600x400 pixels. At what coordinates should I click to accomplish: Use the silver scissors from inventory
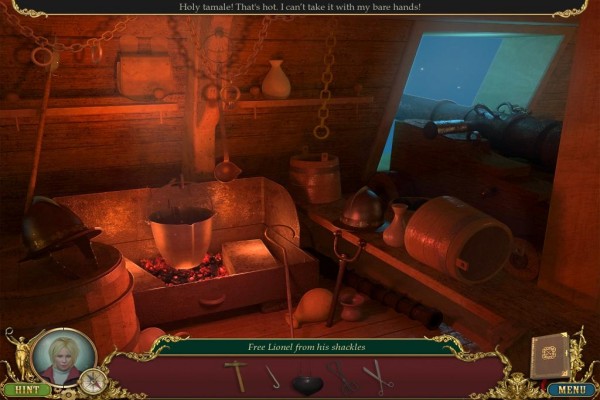pyautogui.click(x=378, y=376)
